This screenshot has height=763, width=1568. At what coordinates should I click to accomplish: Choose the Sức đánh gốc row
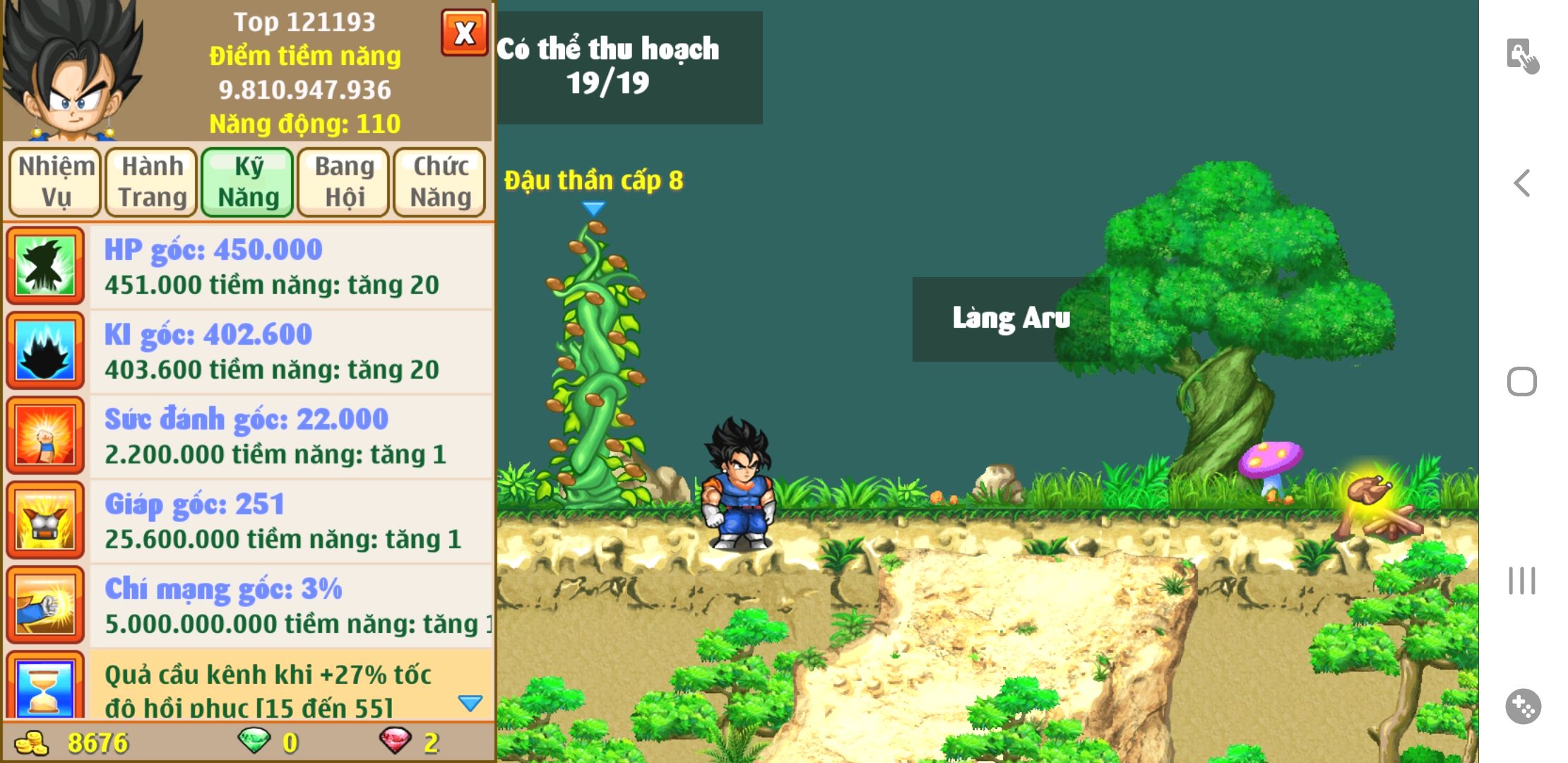(x=290, y=437)
